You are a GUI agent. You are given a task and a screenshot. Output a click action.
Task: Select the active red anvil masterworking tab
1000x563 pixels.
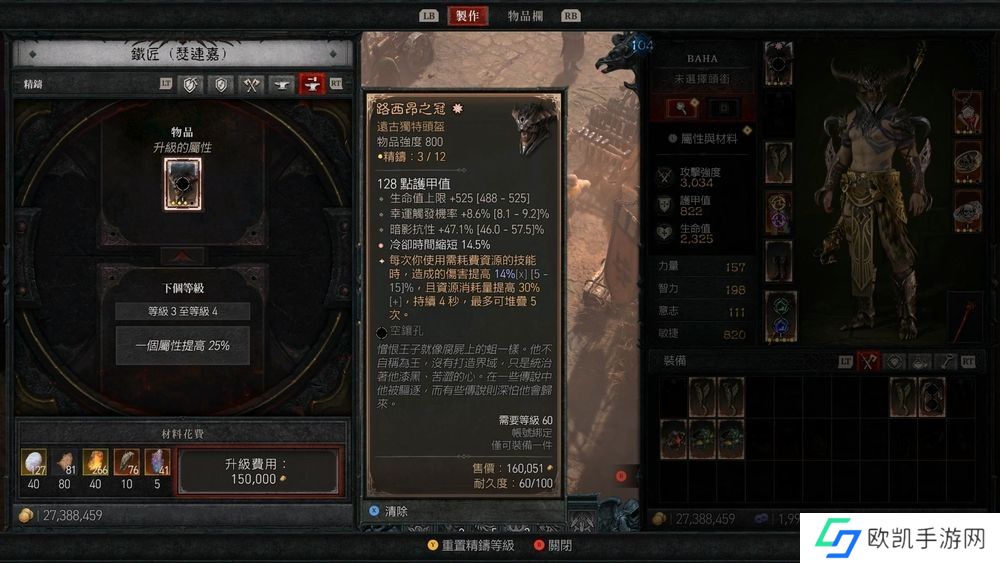pyautogui.click(x=312, y=85)
